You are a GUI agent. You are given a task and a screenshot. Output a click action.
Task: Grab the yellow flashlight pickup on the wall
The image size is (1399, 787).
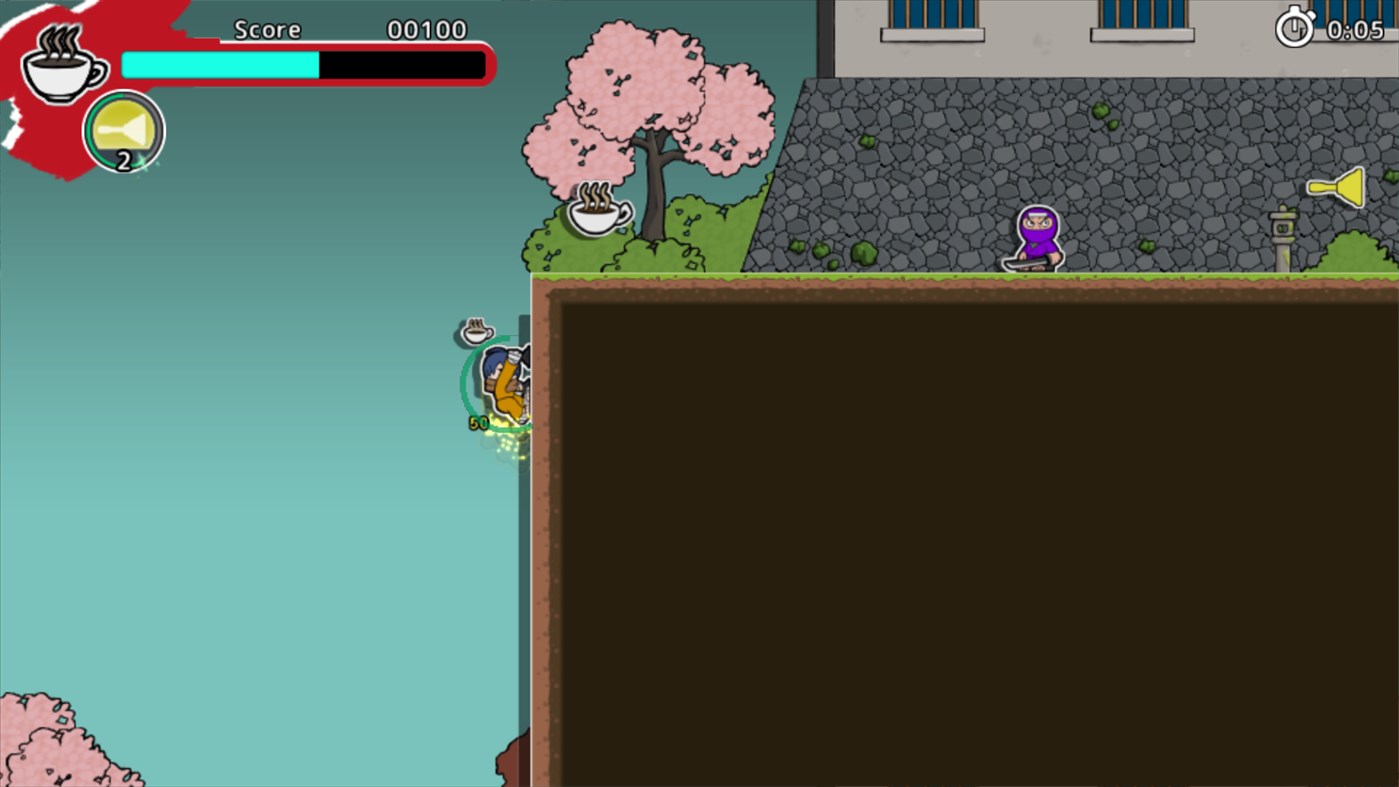1337,187
